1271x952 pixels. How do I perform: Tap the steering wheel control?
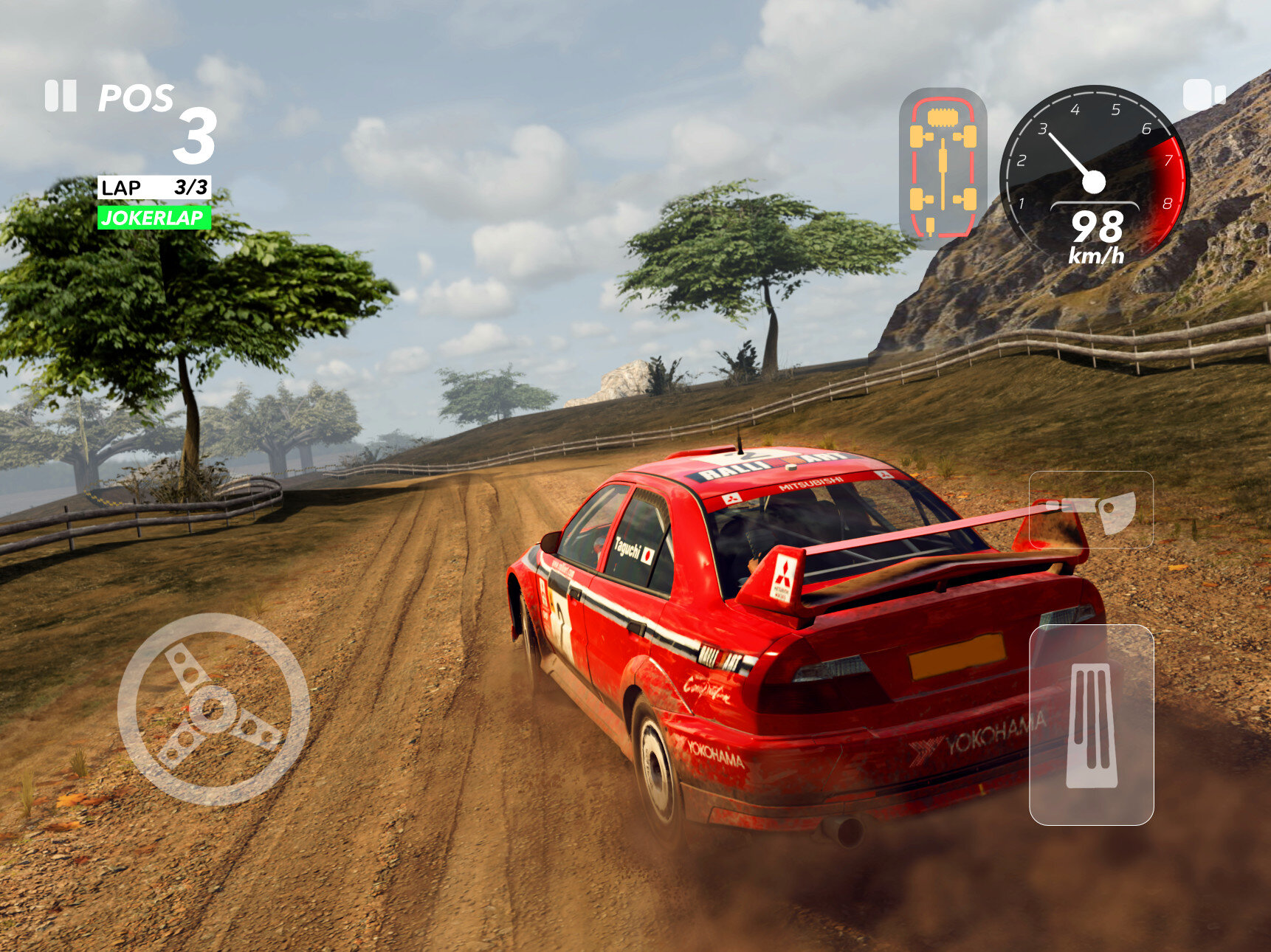pos(213,709)
